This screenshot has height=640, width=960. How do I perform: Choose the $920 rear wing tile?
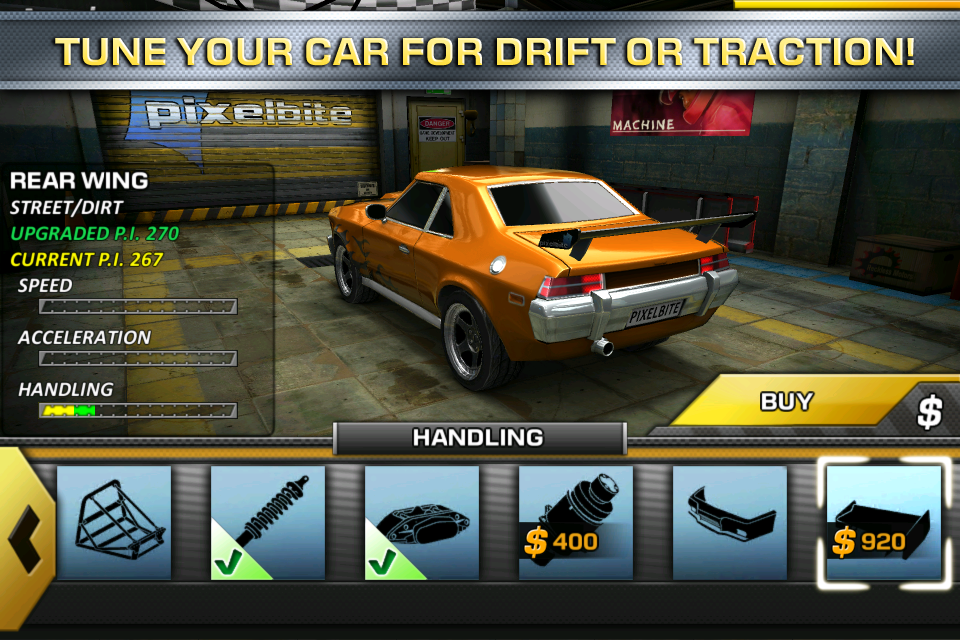pyautogui.click(x=883, y=522)
